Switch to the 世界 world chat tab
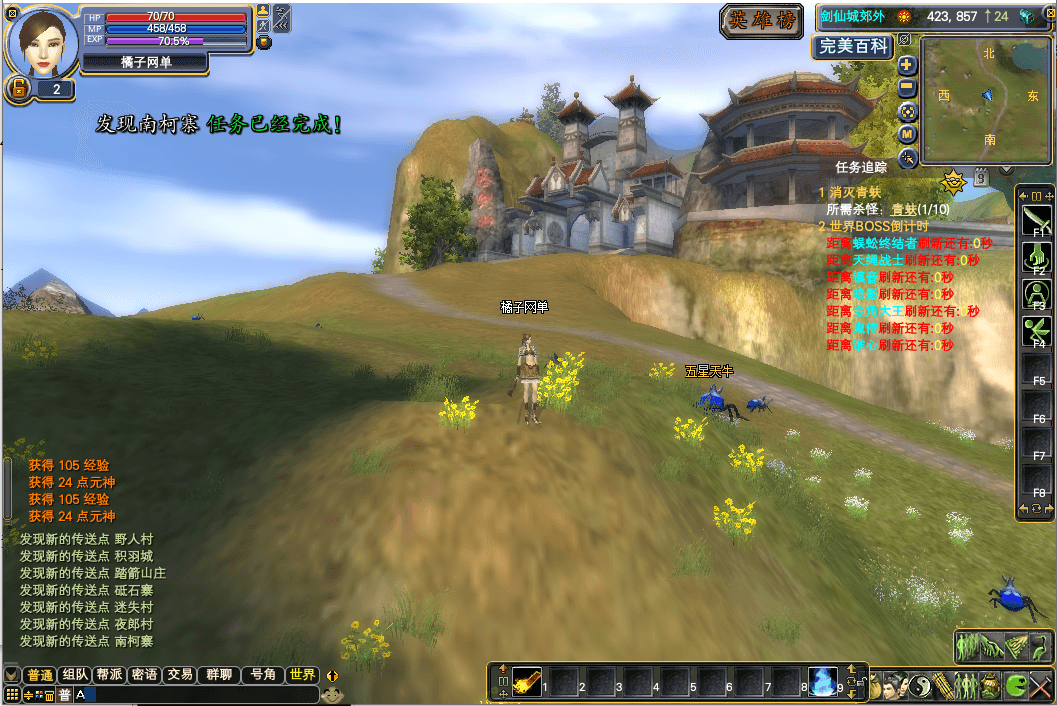The height and width of the screenshot is (706, 1057). [302, 675]
